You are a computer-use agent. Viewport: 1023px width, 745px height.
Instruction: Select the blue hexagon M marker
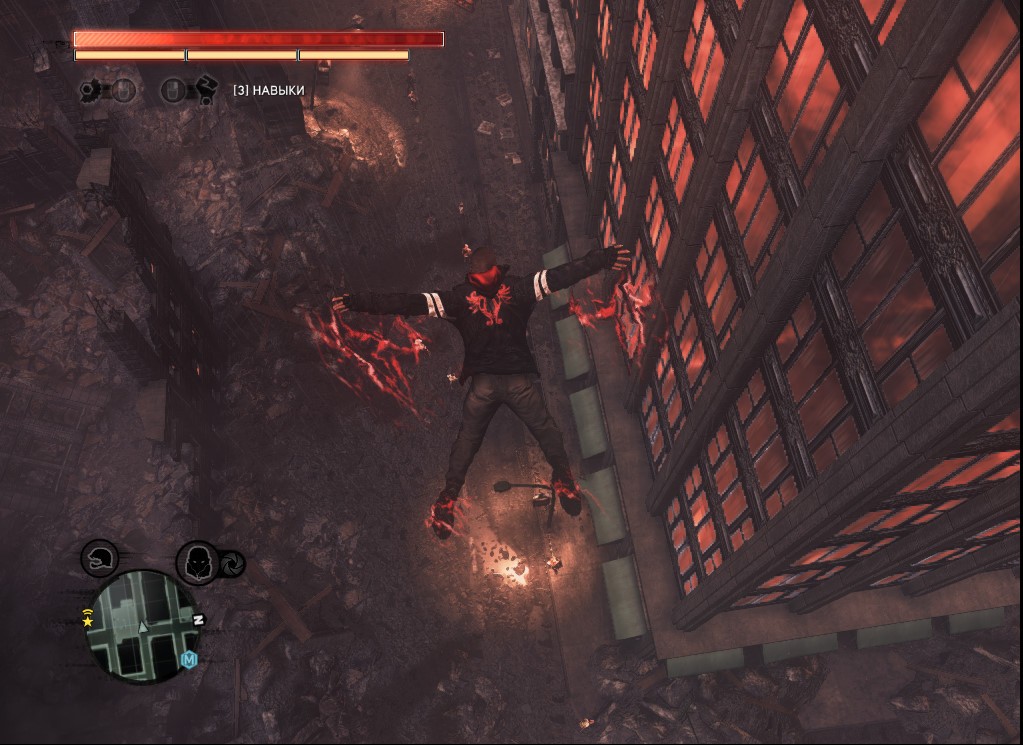(188, 659)
